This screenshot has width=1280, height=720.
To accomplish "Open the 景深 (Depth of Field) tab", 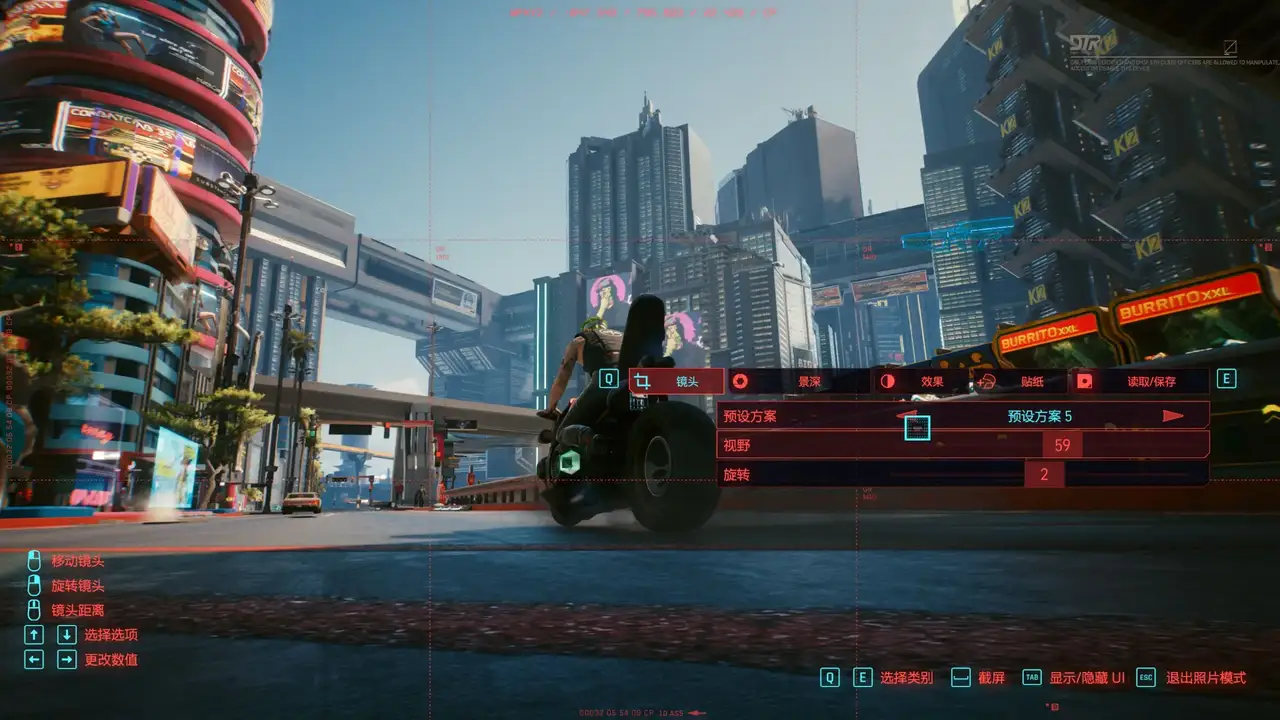I will pos(799,381).
